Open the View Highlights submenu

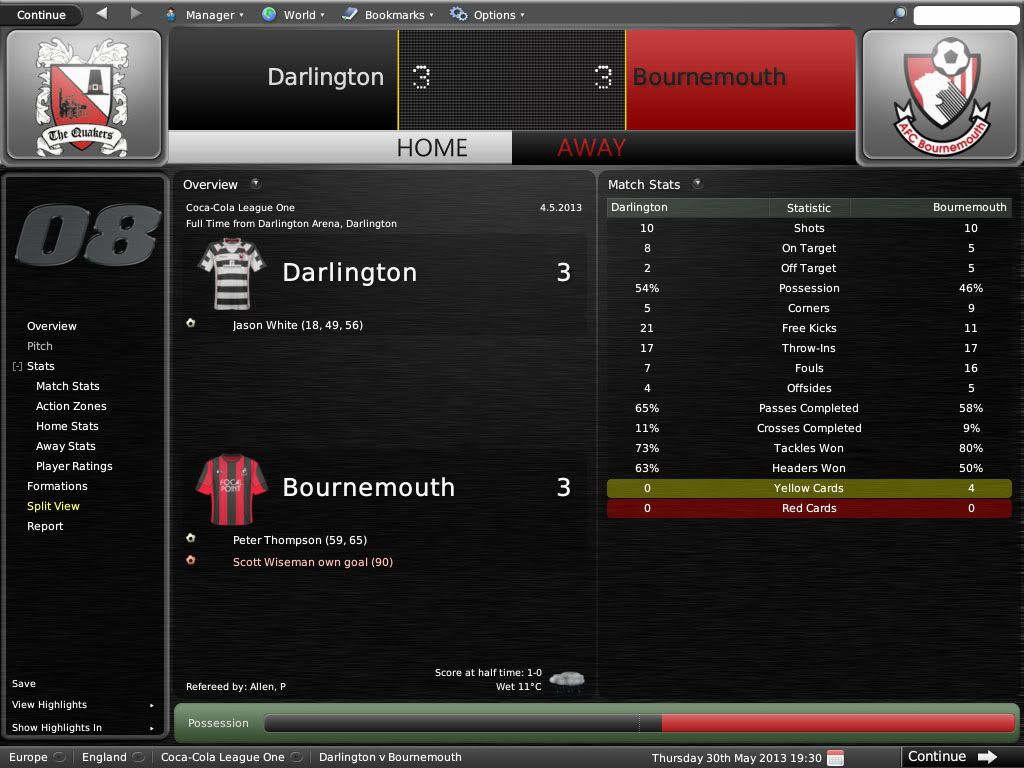50,705
